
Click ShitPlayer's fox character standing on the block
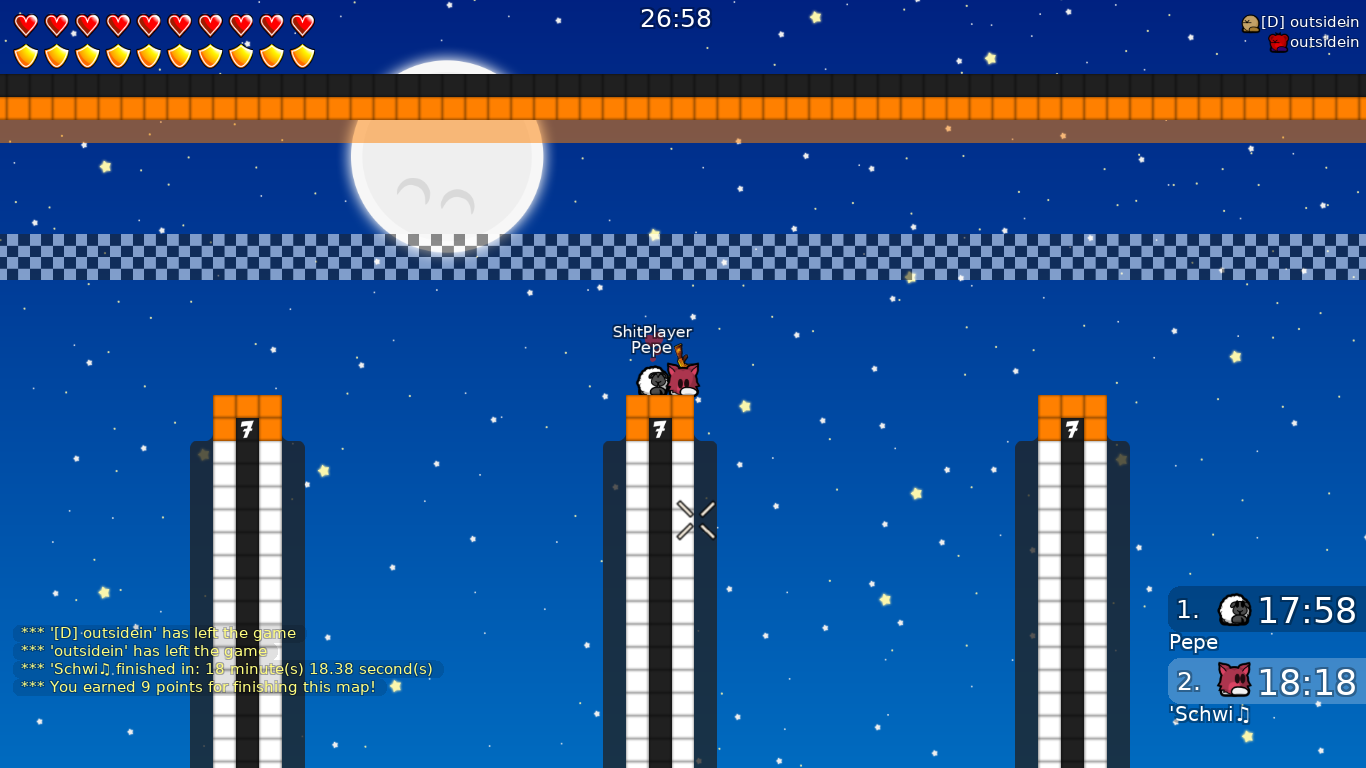pos(684,377)
